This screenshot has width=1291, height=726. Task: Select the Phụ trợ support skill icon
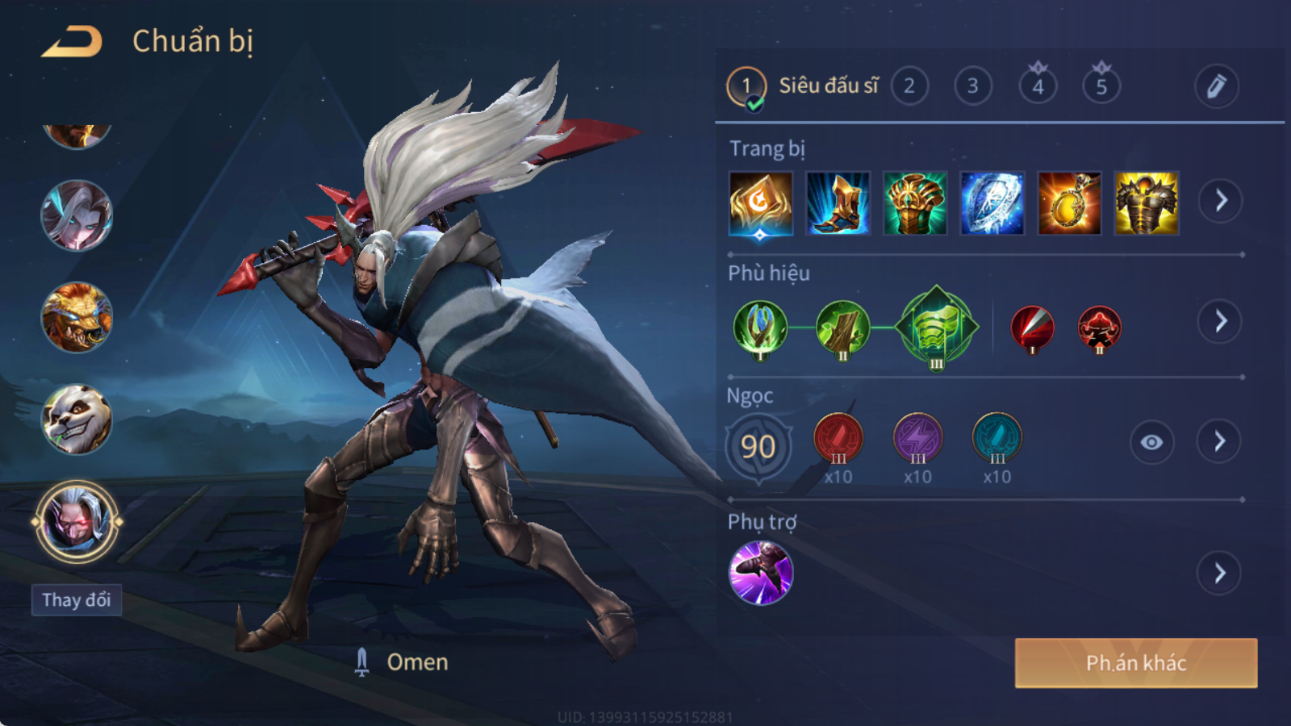click(x=761, y=573)
